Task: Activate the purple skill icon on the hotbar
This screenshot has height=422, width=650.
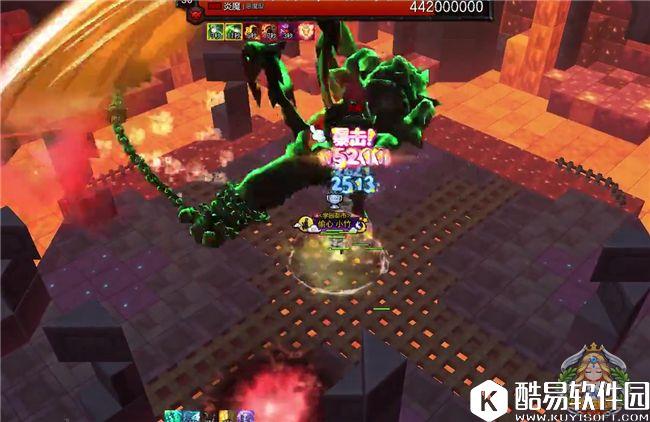Action: [x=245, y=415]
